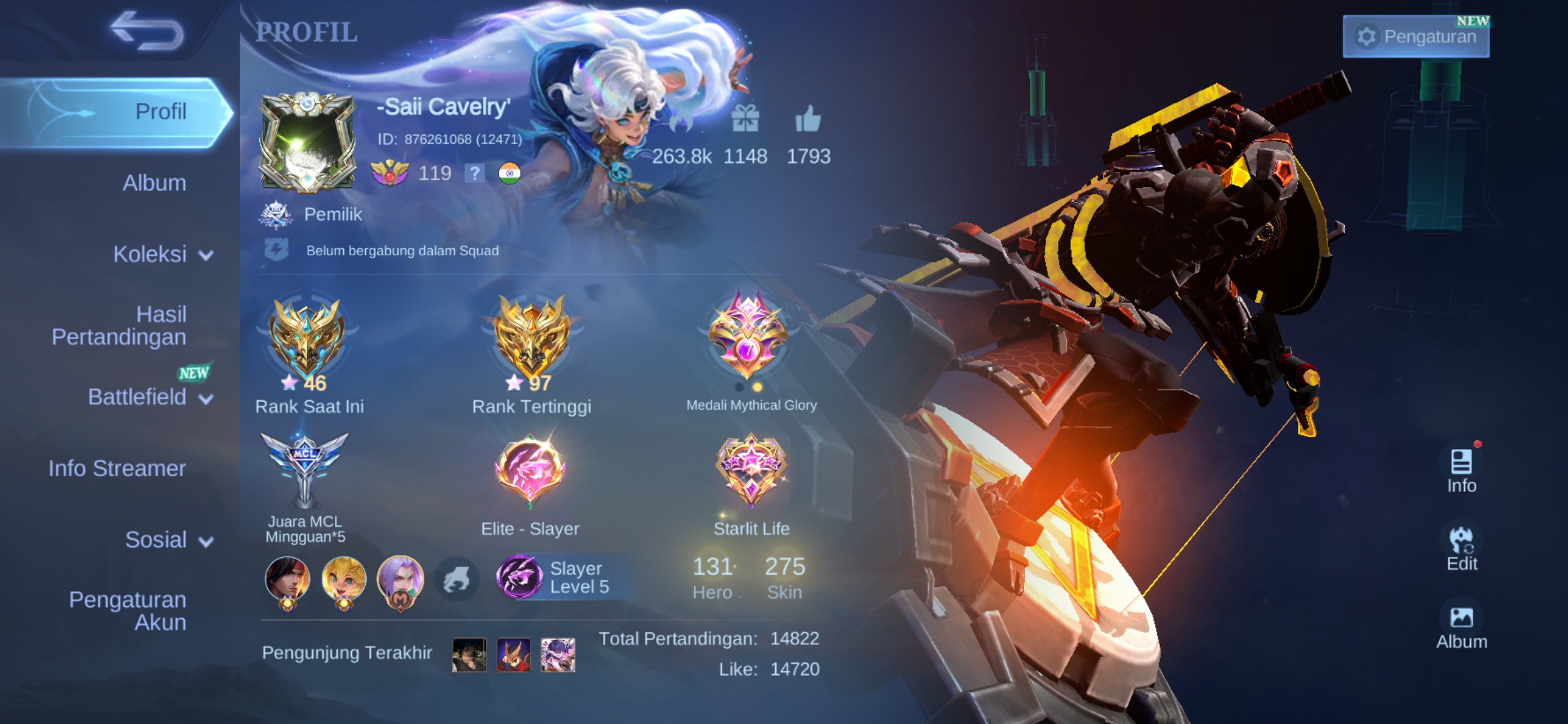Viewport: 1568px width, 724px height.
Task: Expand the Koleksi menu
Action: 162,255
